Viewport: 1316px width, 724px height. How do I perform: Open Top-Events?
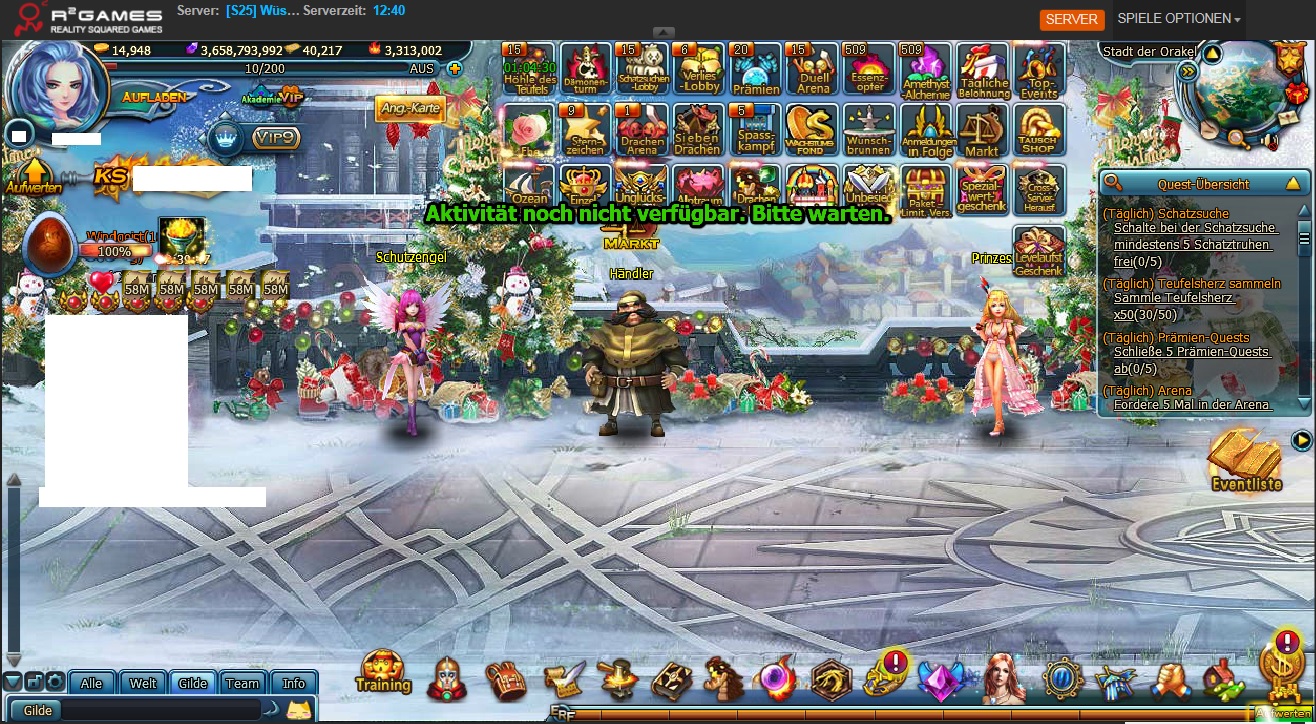(x=1039, y=70)
